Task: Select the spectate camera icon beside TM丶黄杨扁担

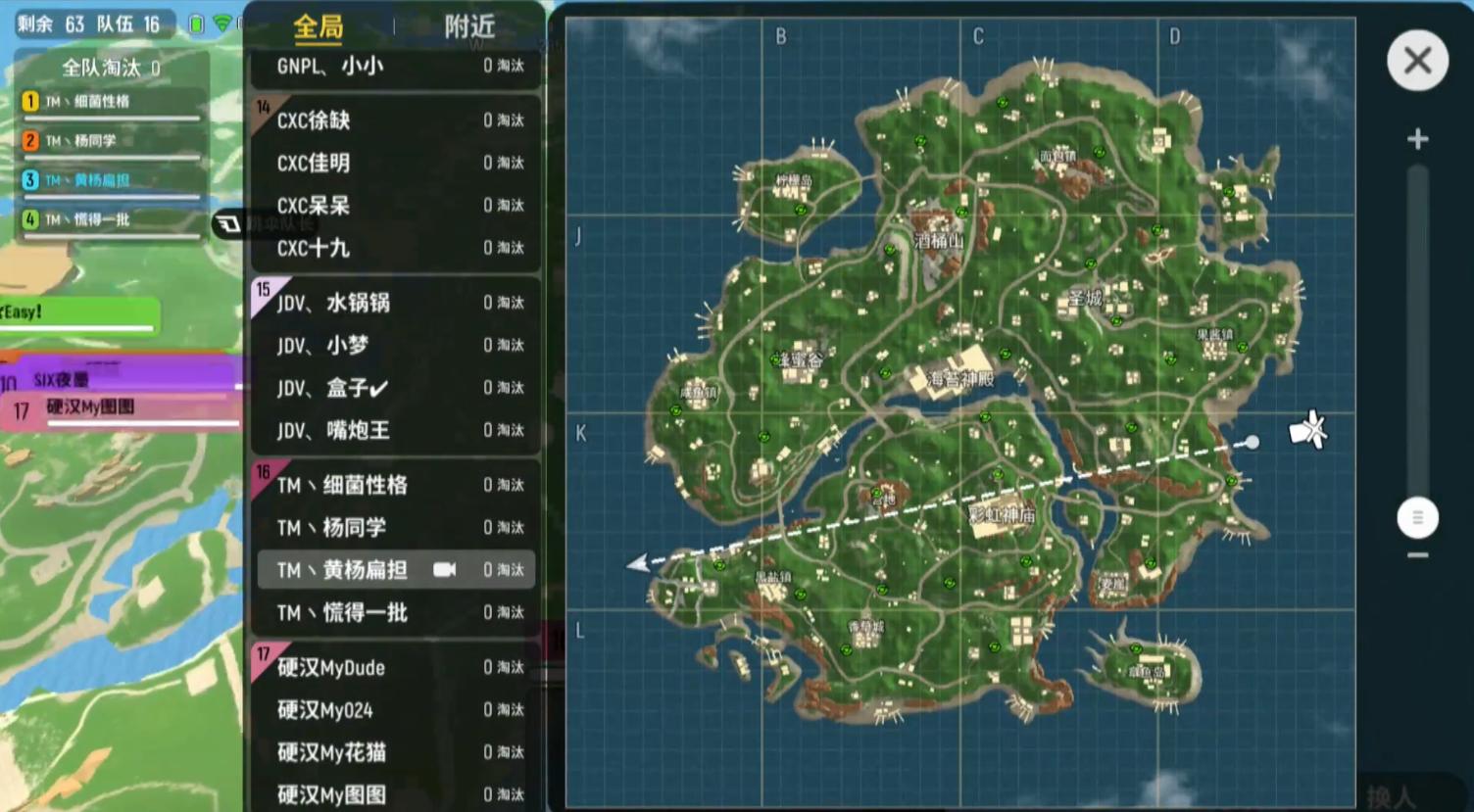Action: click(446, 569)
